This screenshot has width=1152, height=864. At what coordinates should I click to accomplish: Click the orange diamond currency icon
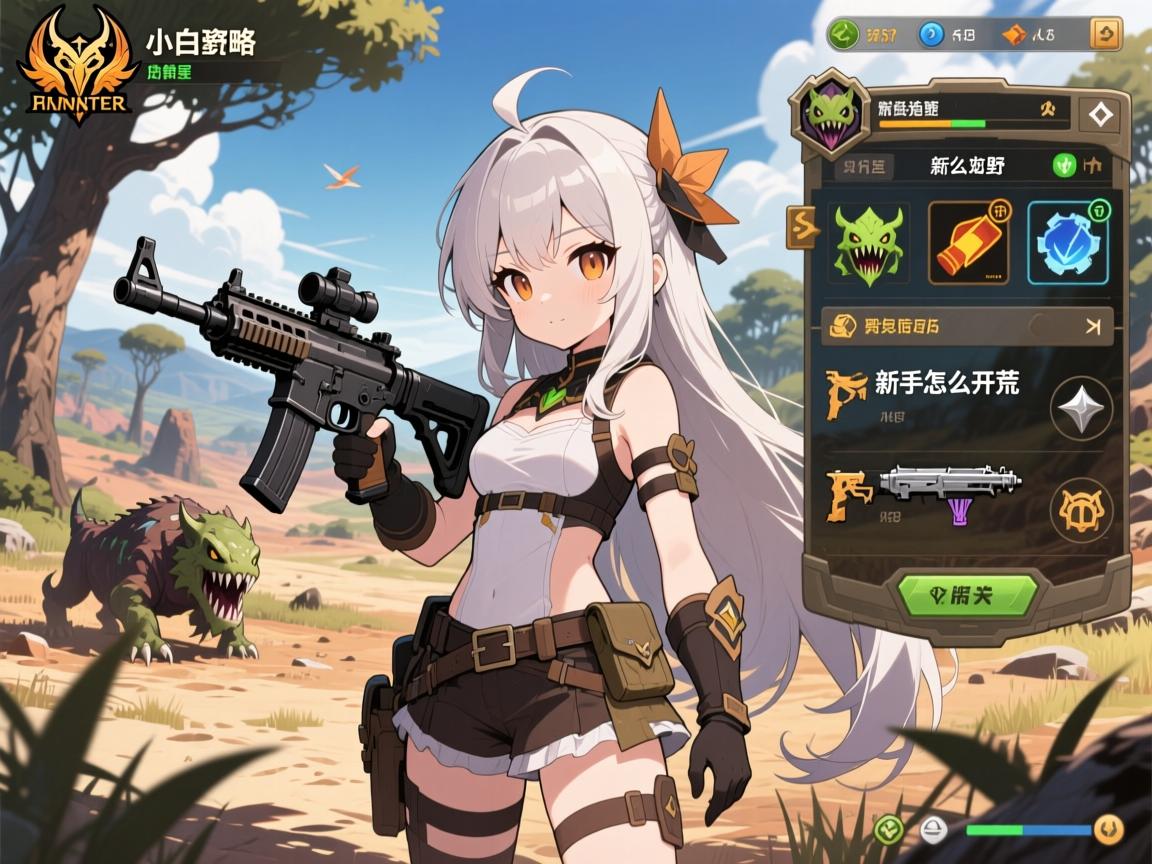click(x=1014, y=35)
